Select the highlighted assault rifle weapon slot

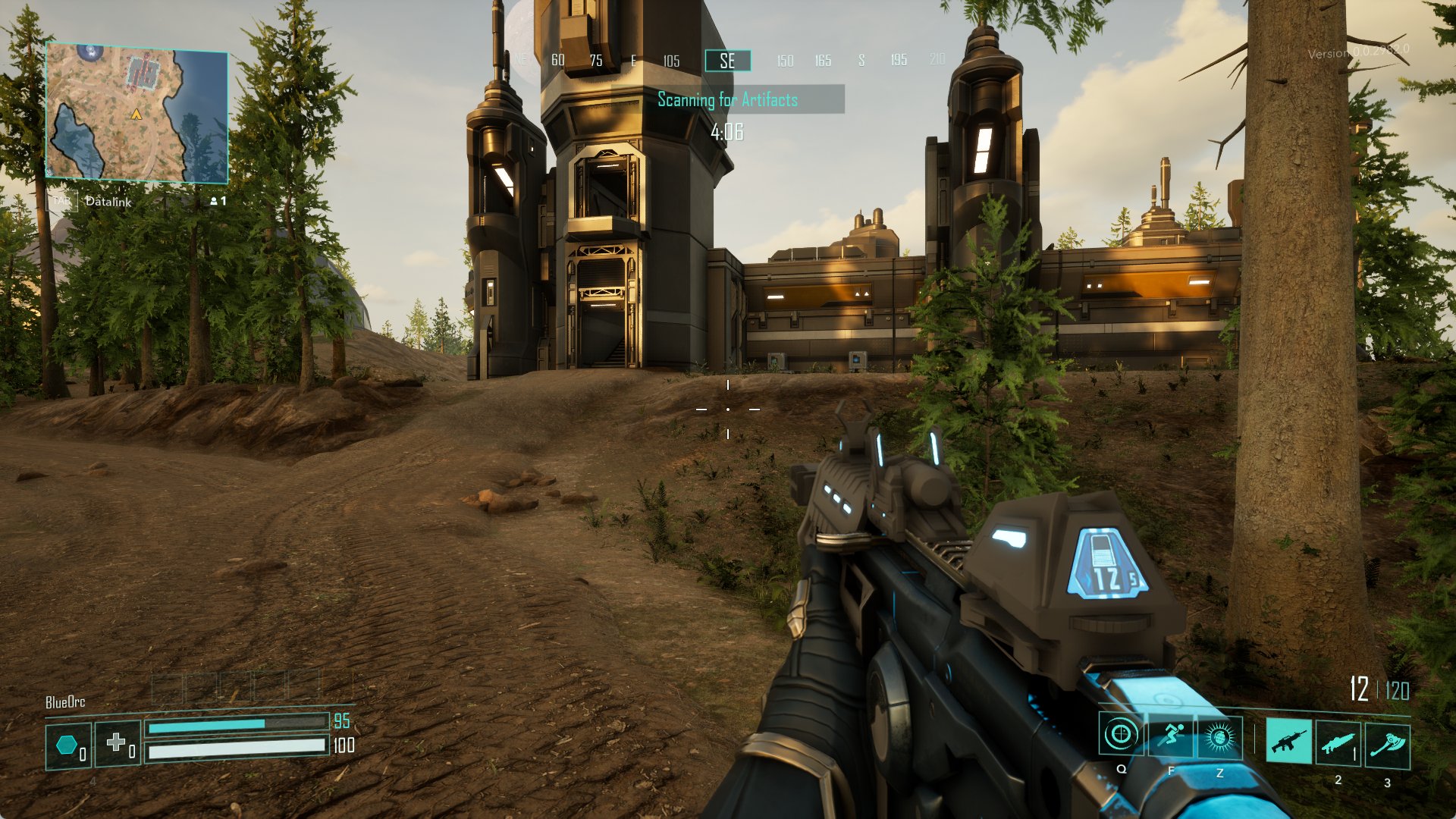tap(1288, 741)
